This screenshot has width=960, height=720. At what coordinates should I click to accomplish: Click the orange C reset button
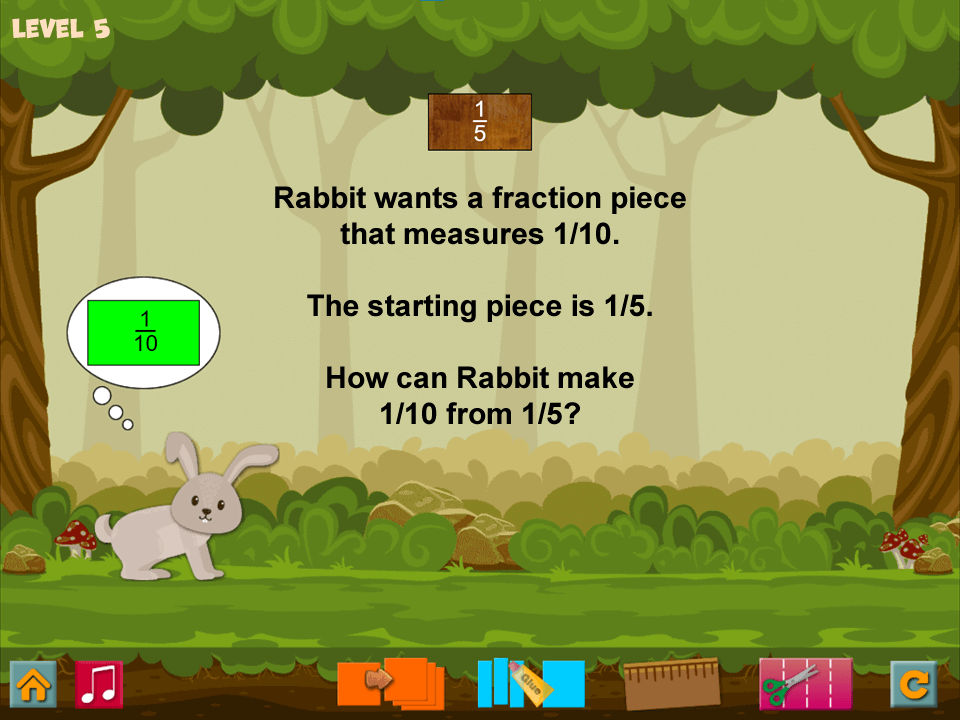click(x=914, y=684)
